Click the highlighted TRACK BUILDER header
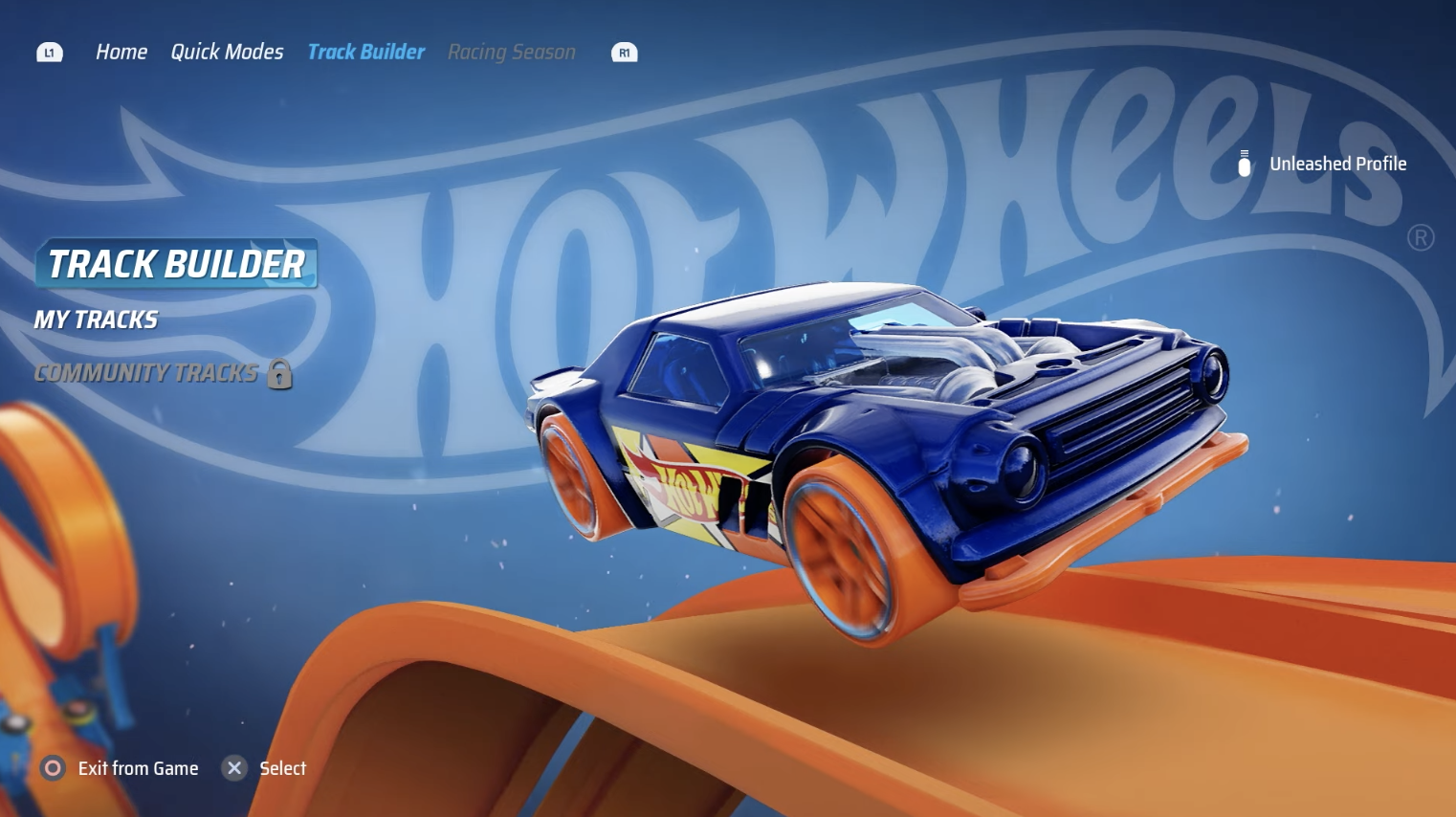 [175, 264]
